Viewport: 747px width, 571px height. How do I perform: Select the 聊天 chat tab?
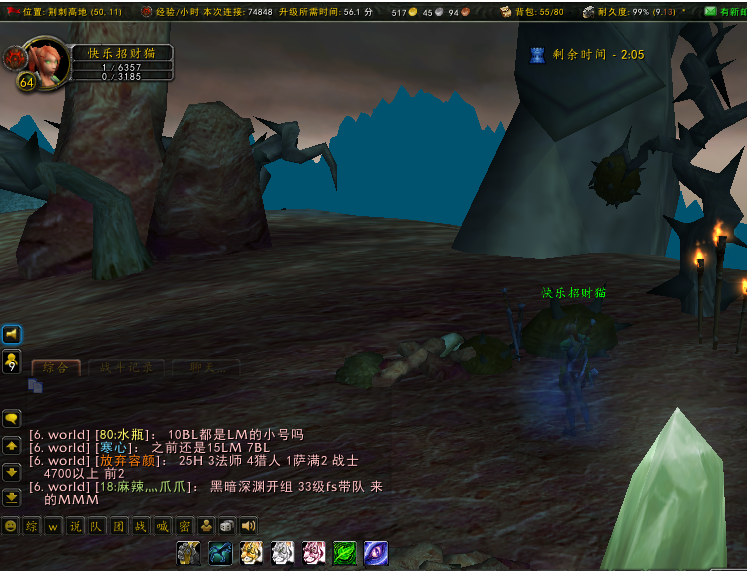[208, 367]
